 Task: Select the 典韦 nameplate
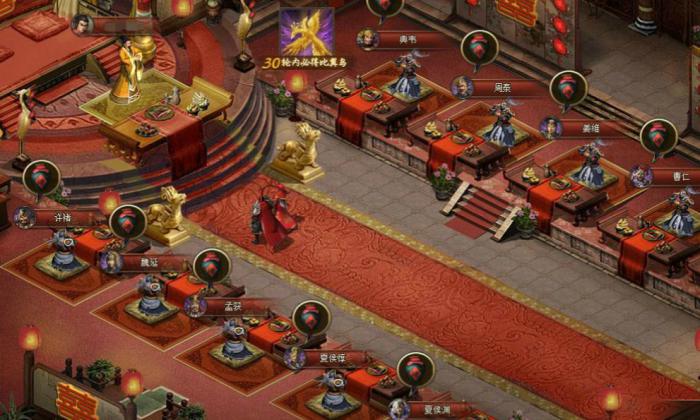(x=407, y=40)
